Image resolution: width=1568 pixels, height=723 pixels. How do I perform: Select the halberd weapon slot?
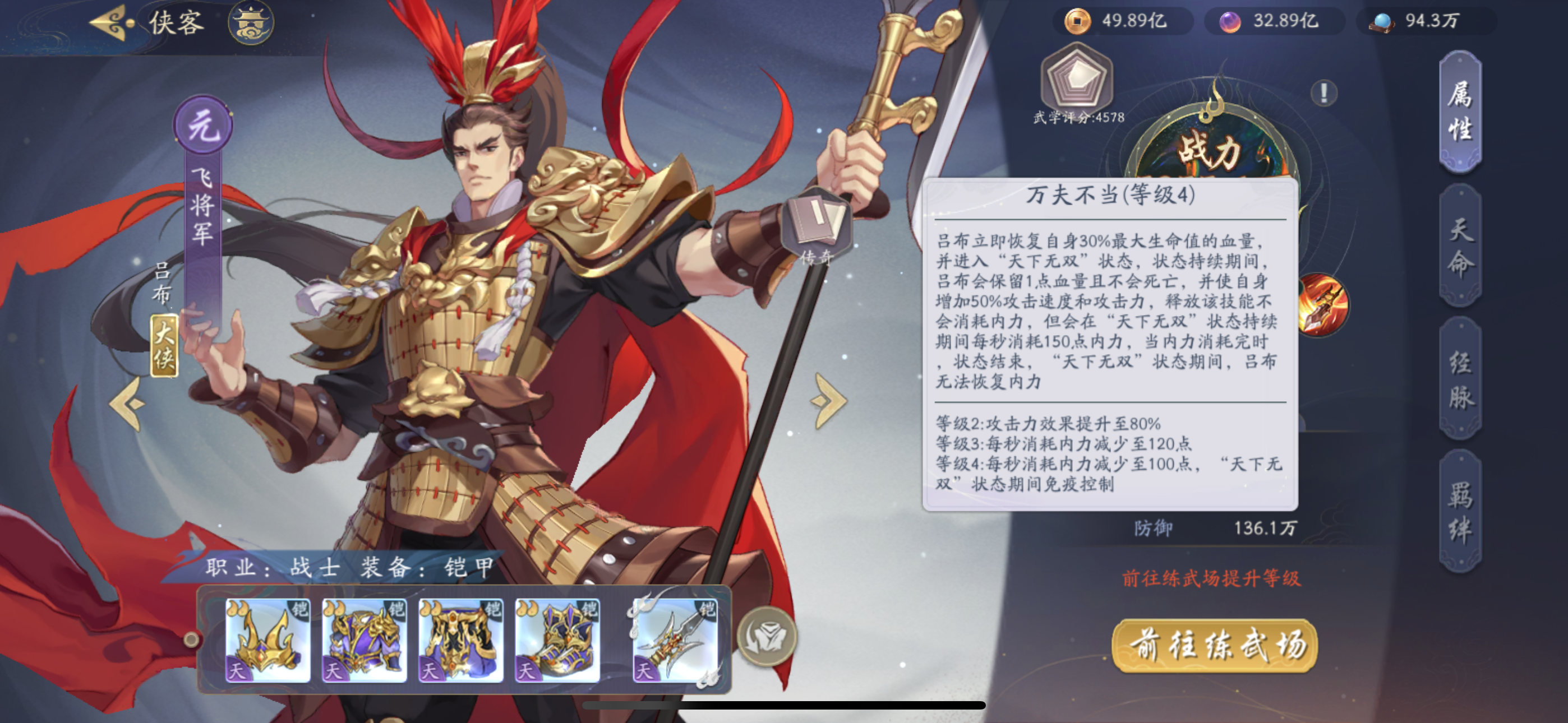[675, 639]
